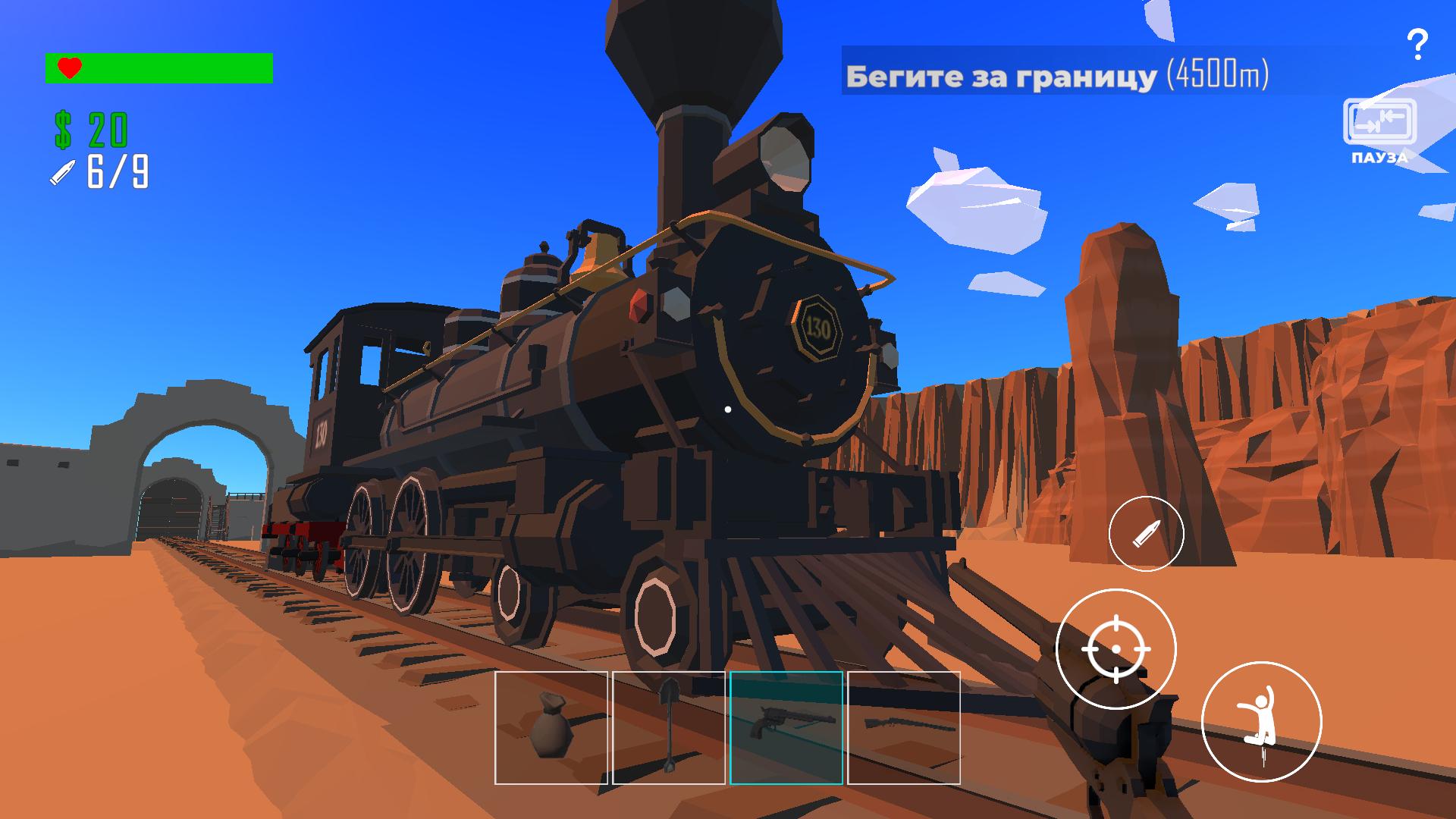This screenshot has height=819, width=1456.
Task: Tap the heart icon on the health bar
Action: (x=69, y=67)
